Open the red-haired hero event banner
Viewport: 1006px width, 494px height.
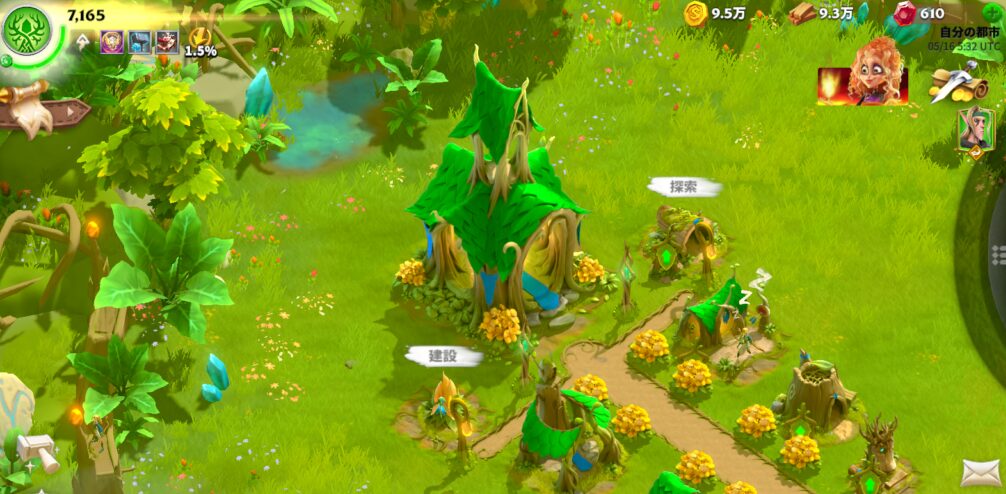[x=863, y=80]
